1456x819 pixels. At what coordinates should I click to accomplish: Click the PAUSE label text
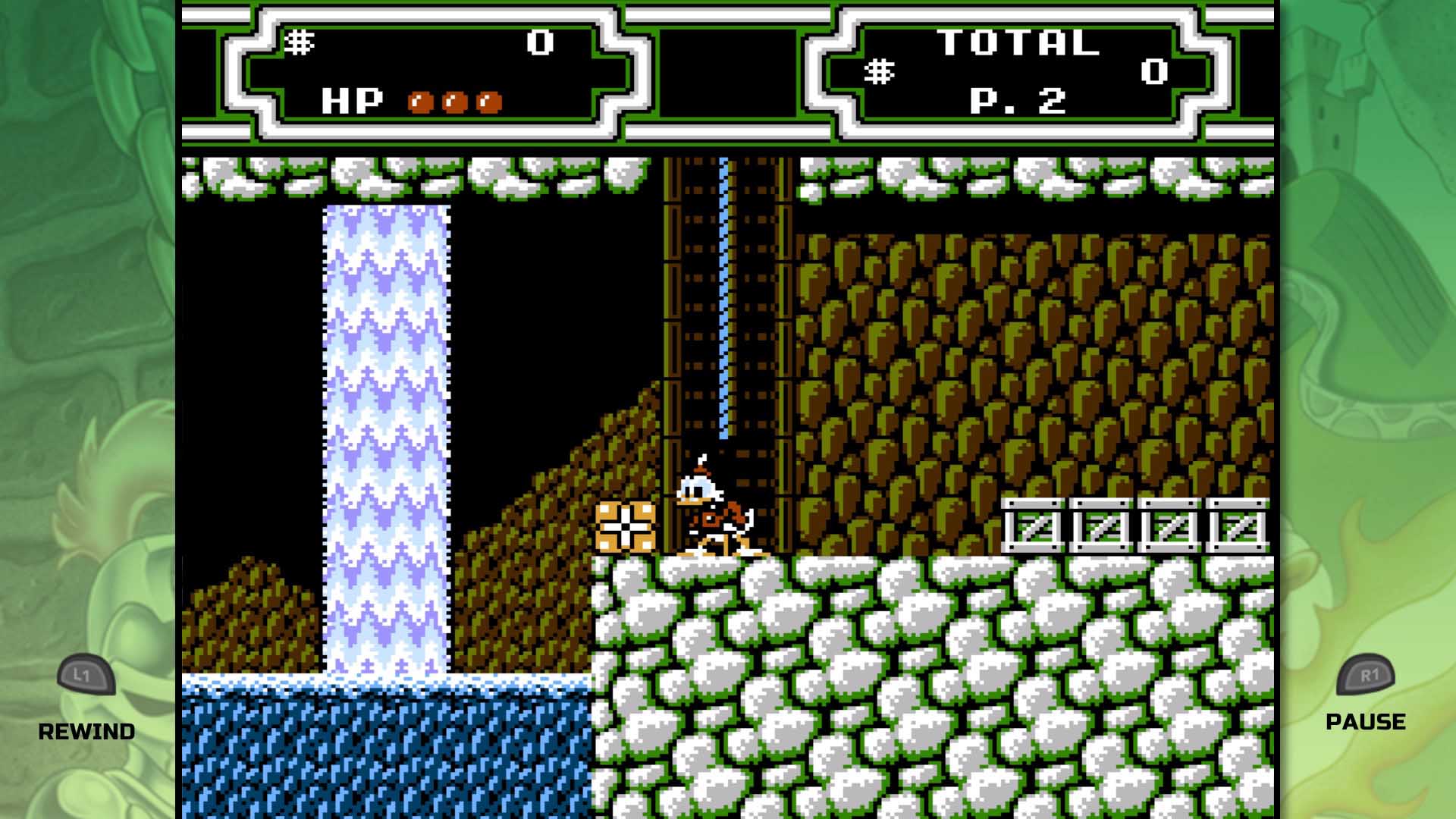(1366, 722)
